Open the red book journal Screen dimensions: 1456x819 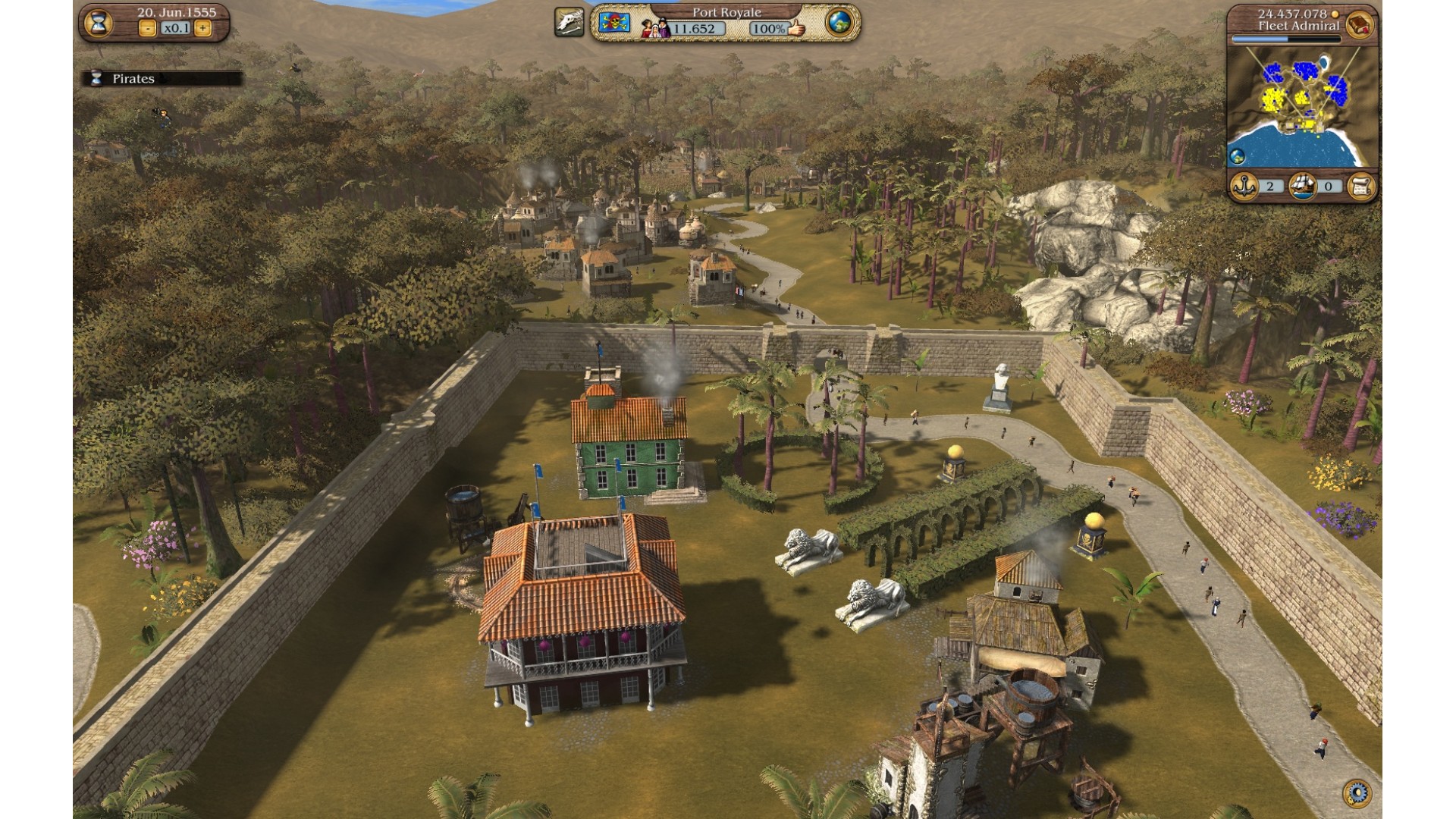tap(1360, 25)
